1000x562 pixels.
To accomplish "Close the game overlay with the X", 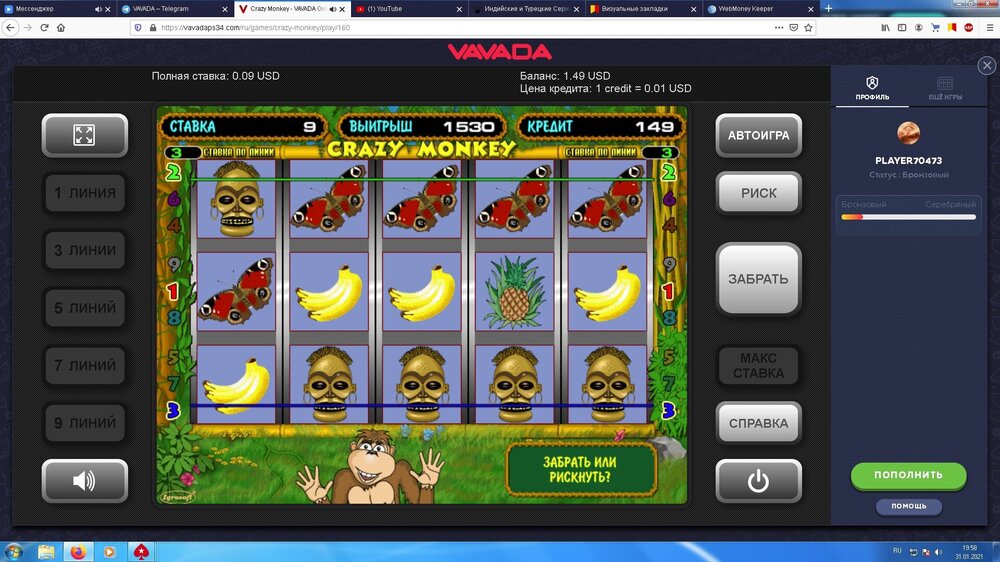I will pos(986,66).
